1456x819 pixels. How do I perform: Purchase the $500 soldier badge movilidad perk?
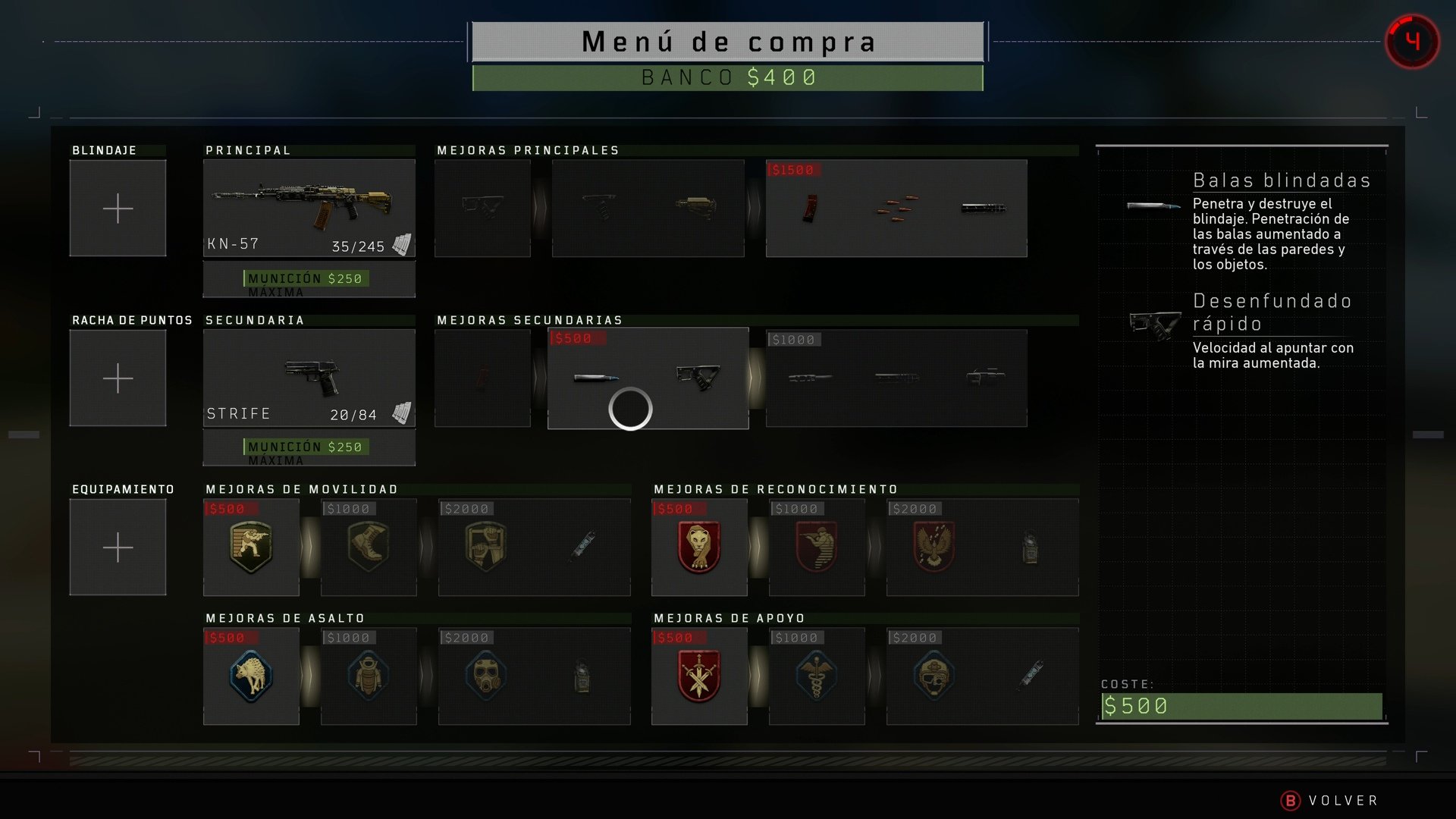coord(251,548)
